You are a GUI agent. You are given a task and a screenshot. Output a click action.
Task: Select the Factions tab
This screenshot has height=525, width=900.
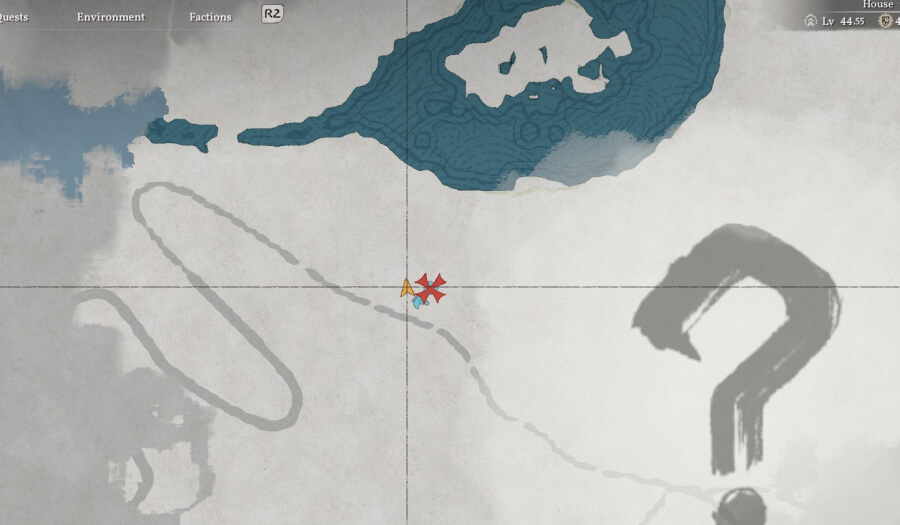point(210,17)
